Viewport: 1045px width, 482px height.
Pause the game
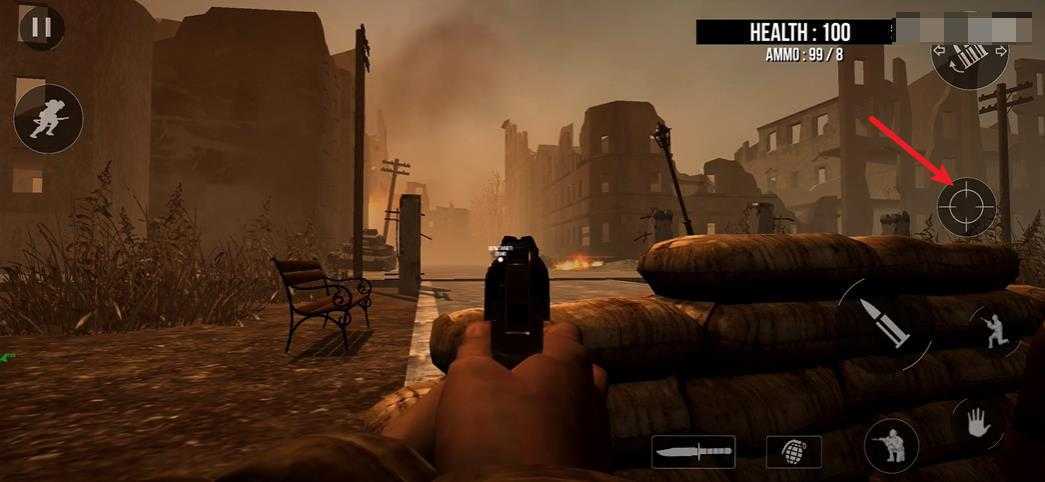(40, 27)
